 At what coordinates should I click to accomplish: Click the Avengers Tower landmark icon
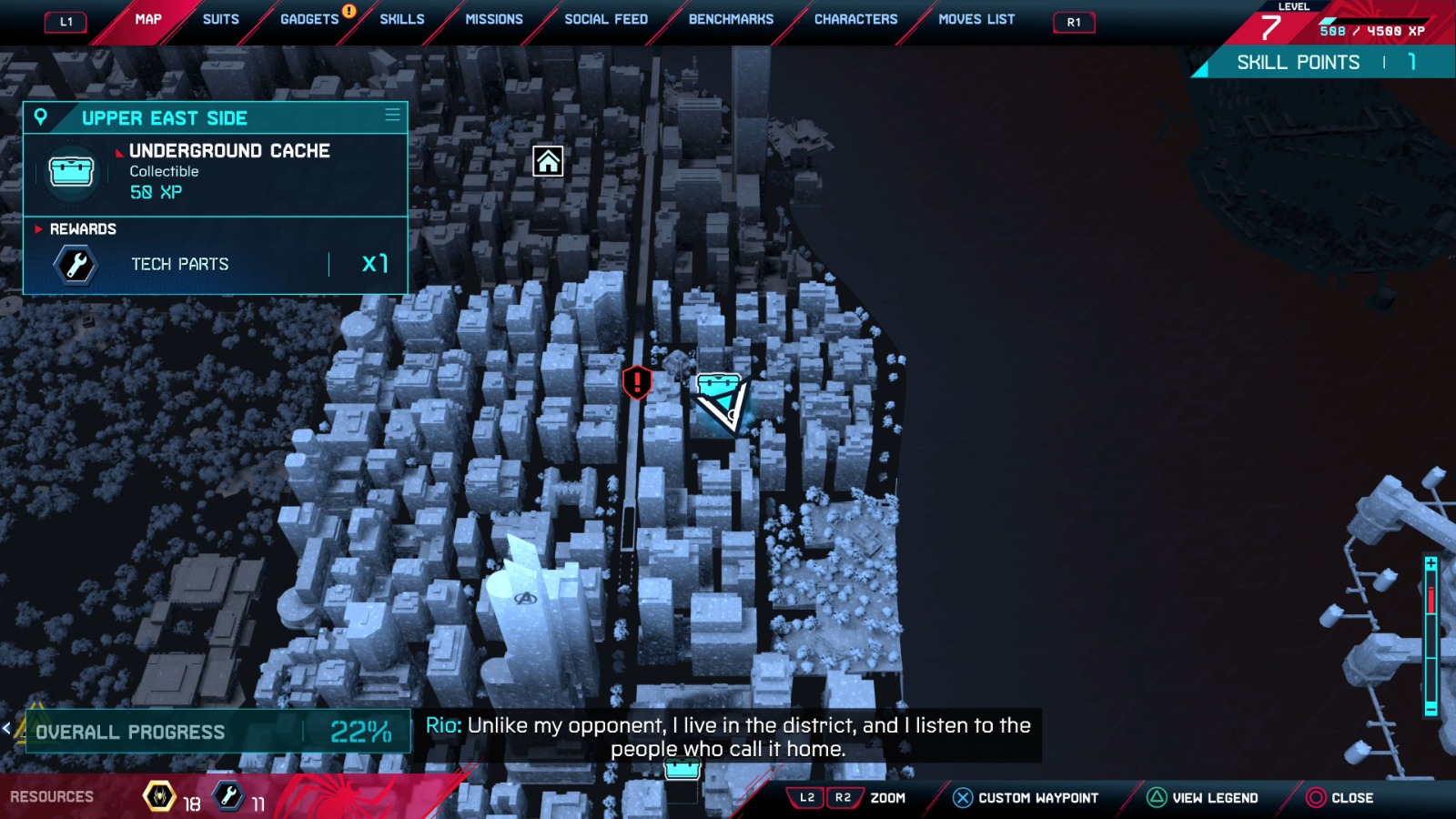(x=525, y=598)
